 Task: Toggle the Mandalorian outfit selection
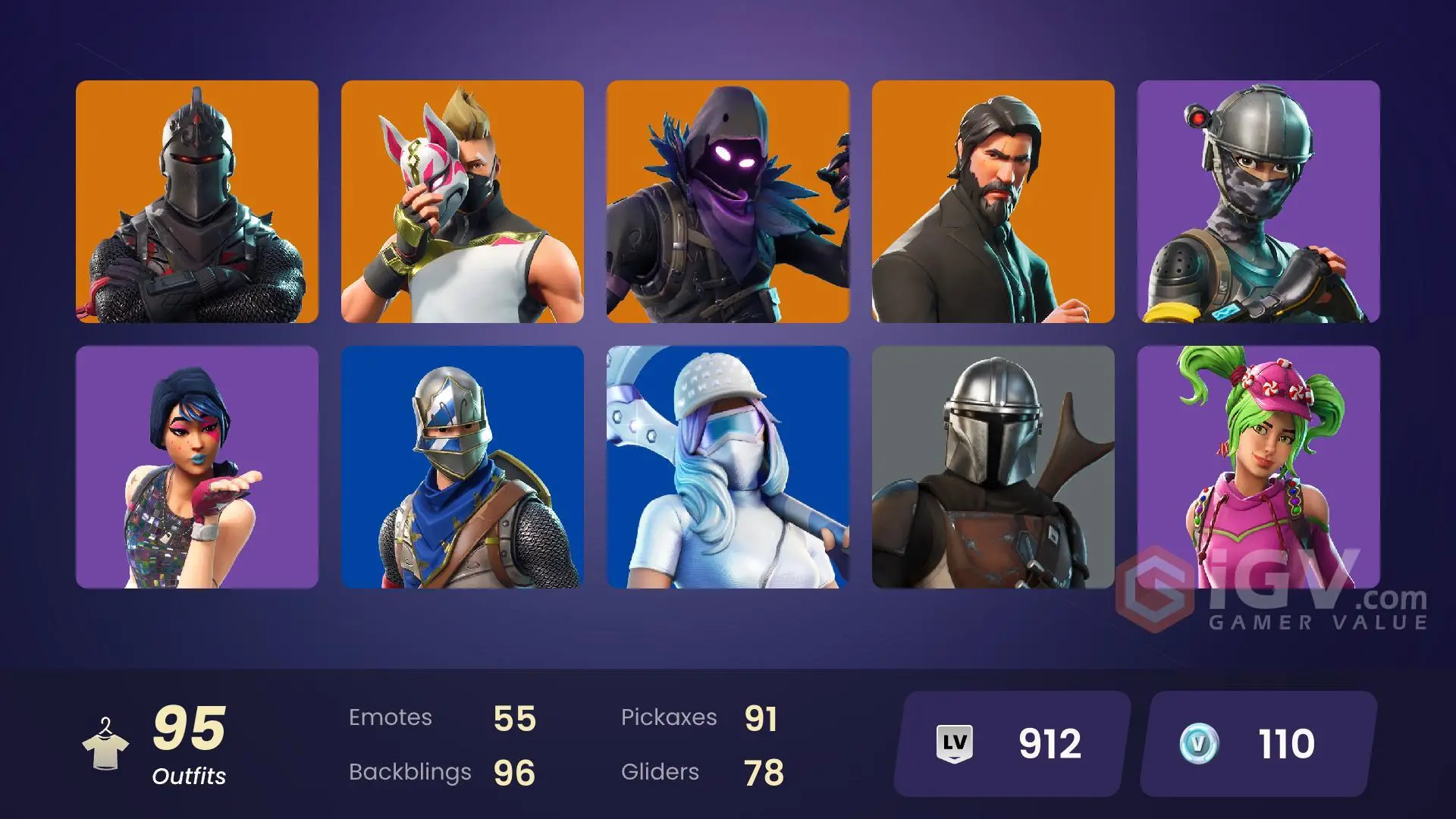pos(995,470)
